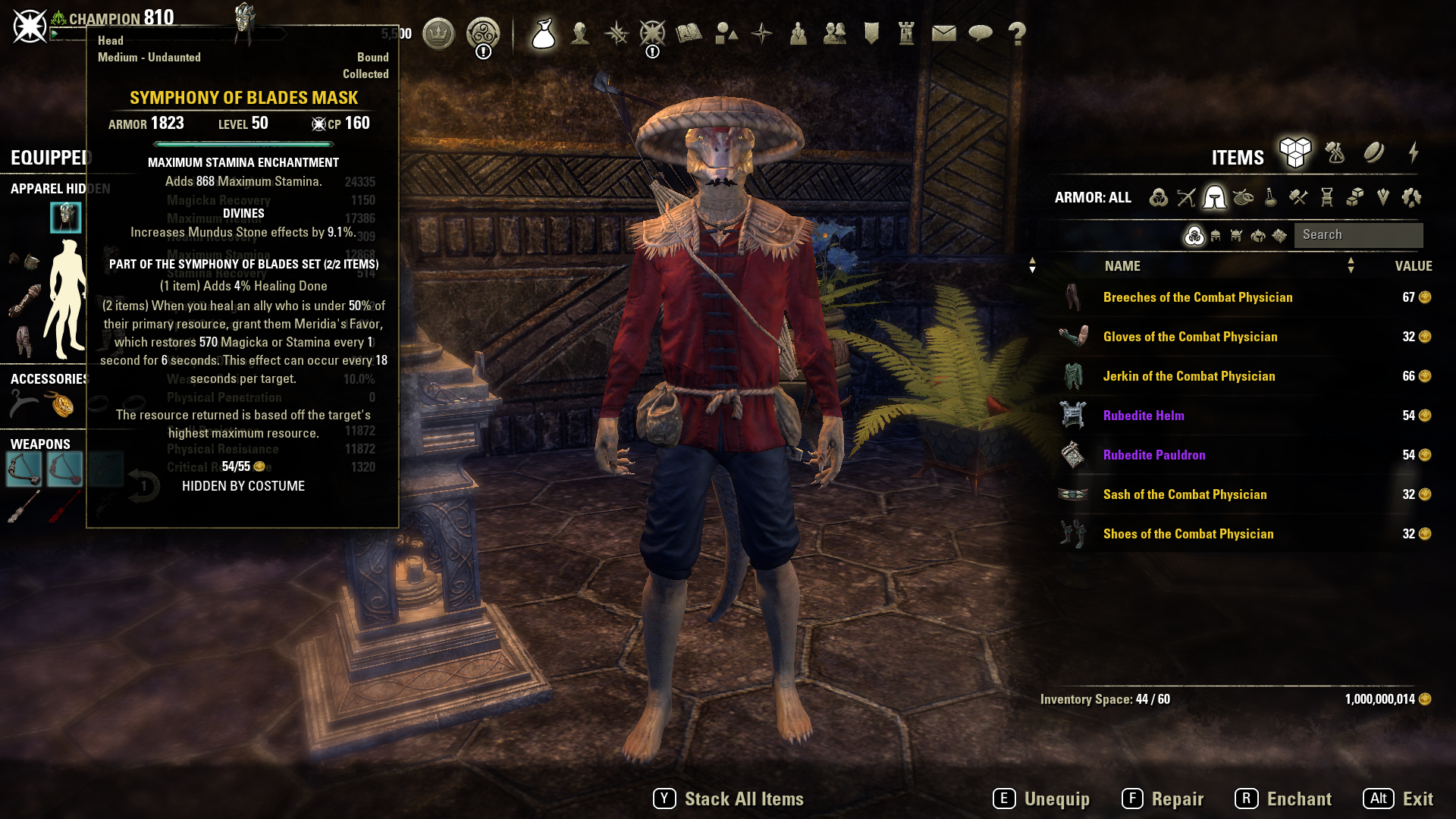Sort items by the Value column
This screenshot has height=819, width=1456.
click(1413, 266)
